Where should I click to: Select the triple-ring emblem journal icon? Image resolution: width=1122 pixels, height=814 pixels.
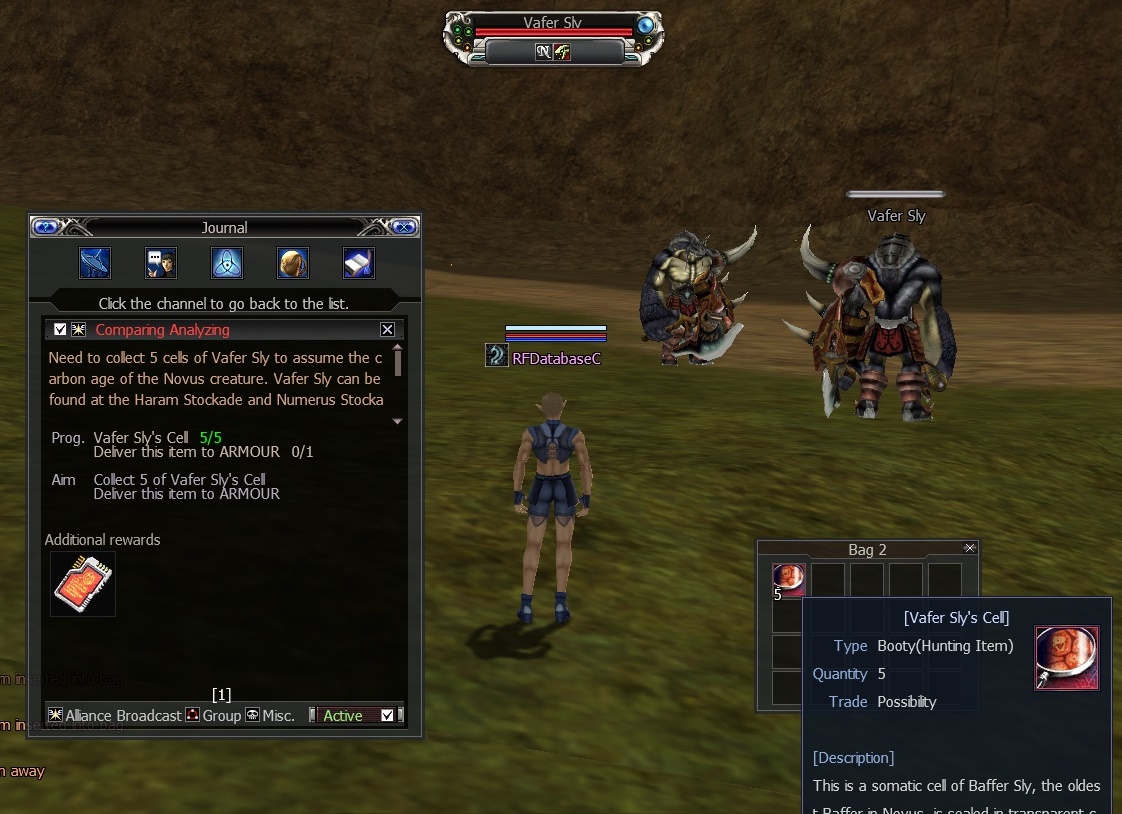point(227,263)
